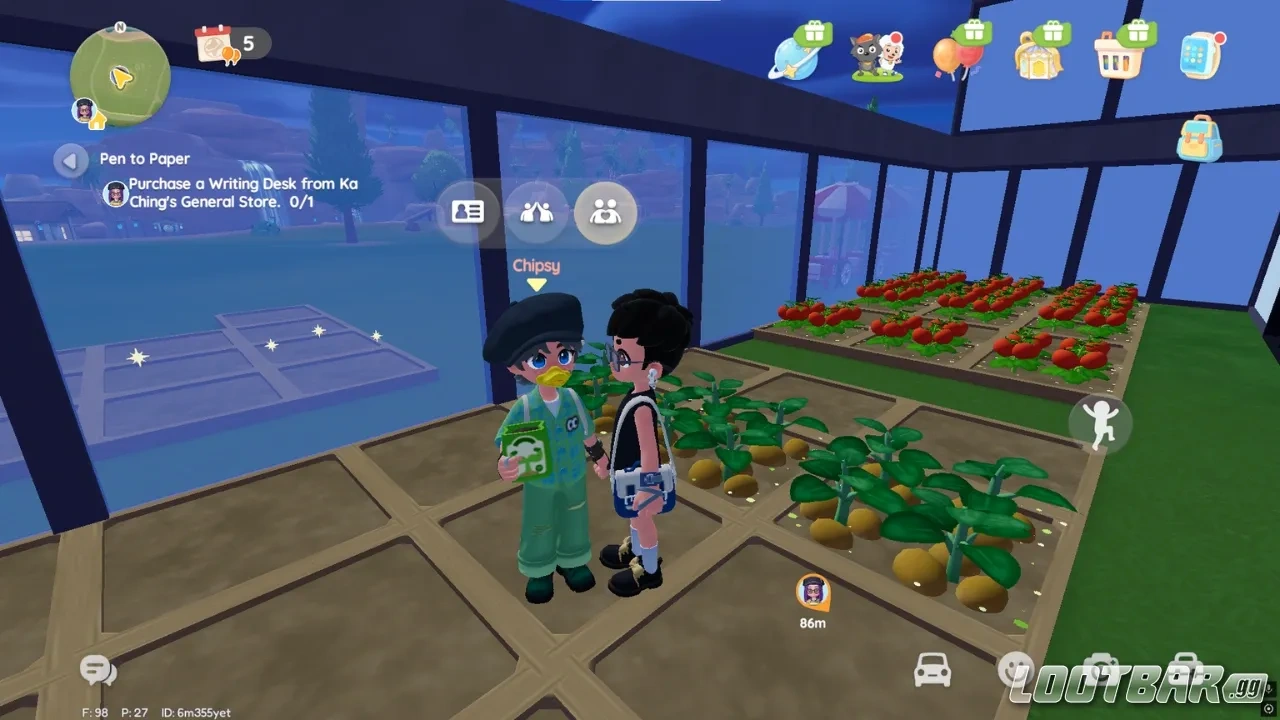Switch to the friends tab above Chipsy
Viewport: 1280px width, 720px height.
(537, 212)
